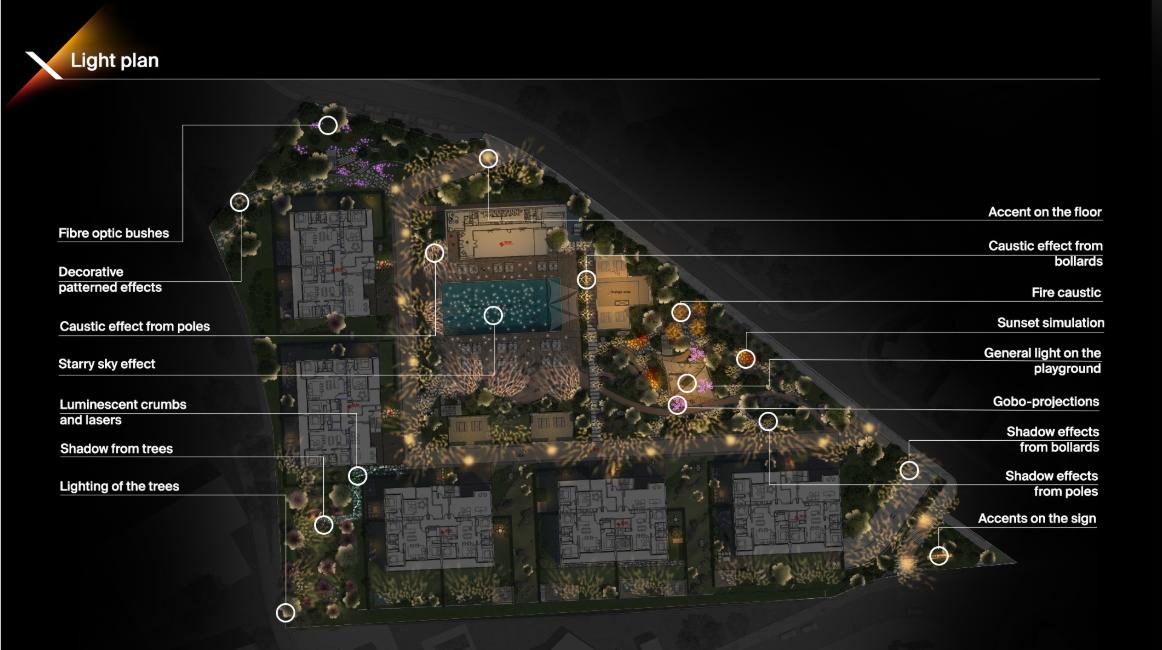This screenshot has width=1162, height=650.
Task: Choose the Gobo-projections entry
Action: tap(1045, 402)
